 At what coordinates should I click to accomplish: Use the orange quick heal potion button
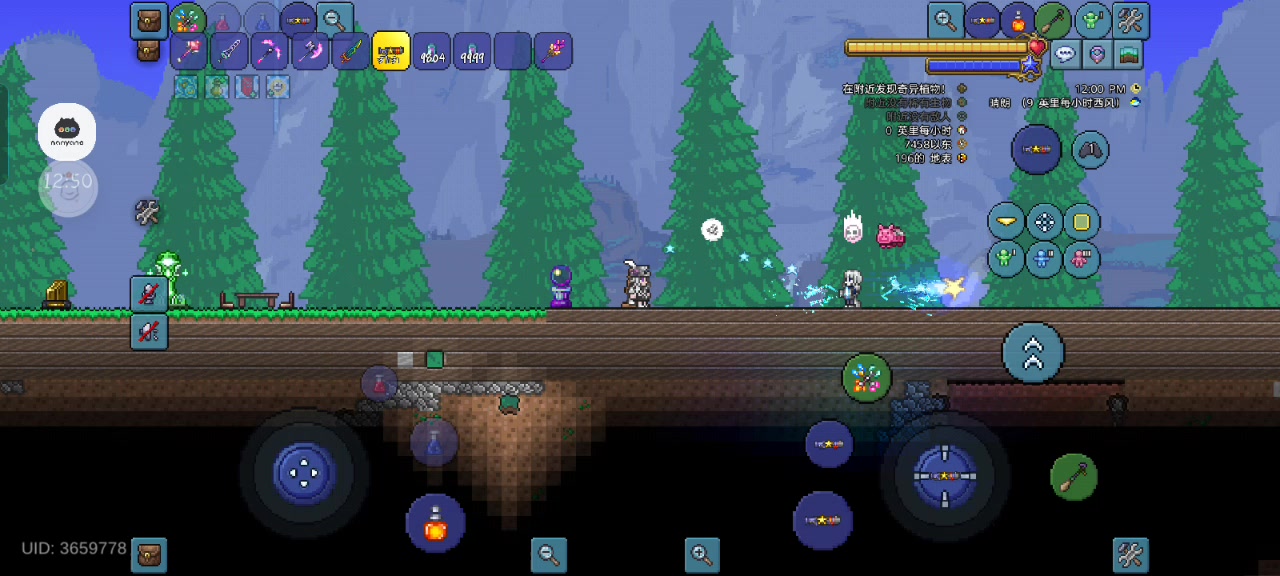(x=436, y=523)
